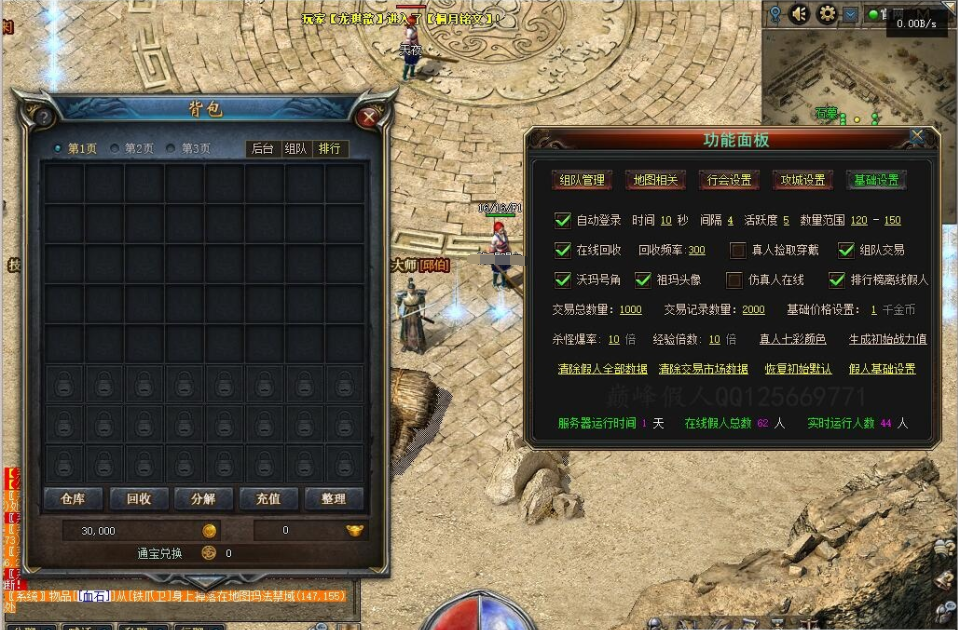Open the 充值 recharge screen
Screen dimensions: 958x630
pyautogui.click(x=268, y=499)
